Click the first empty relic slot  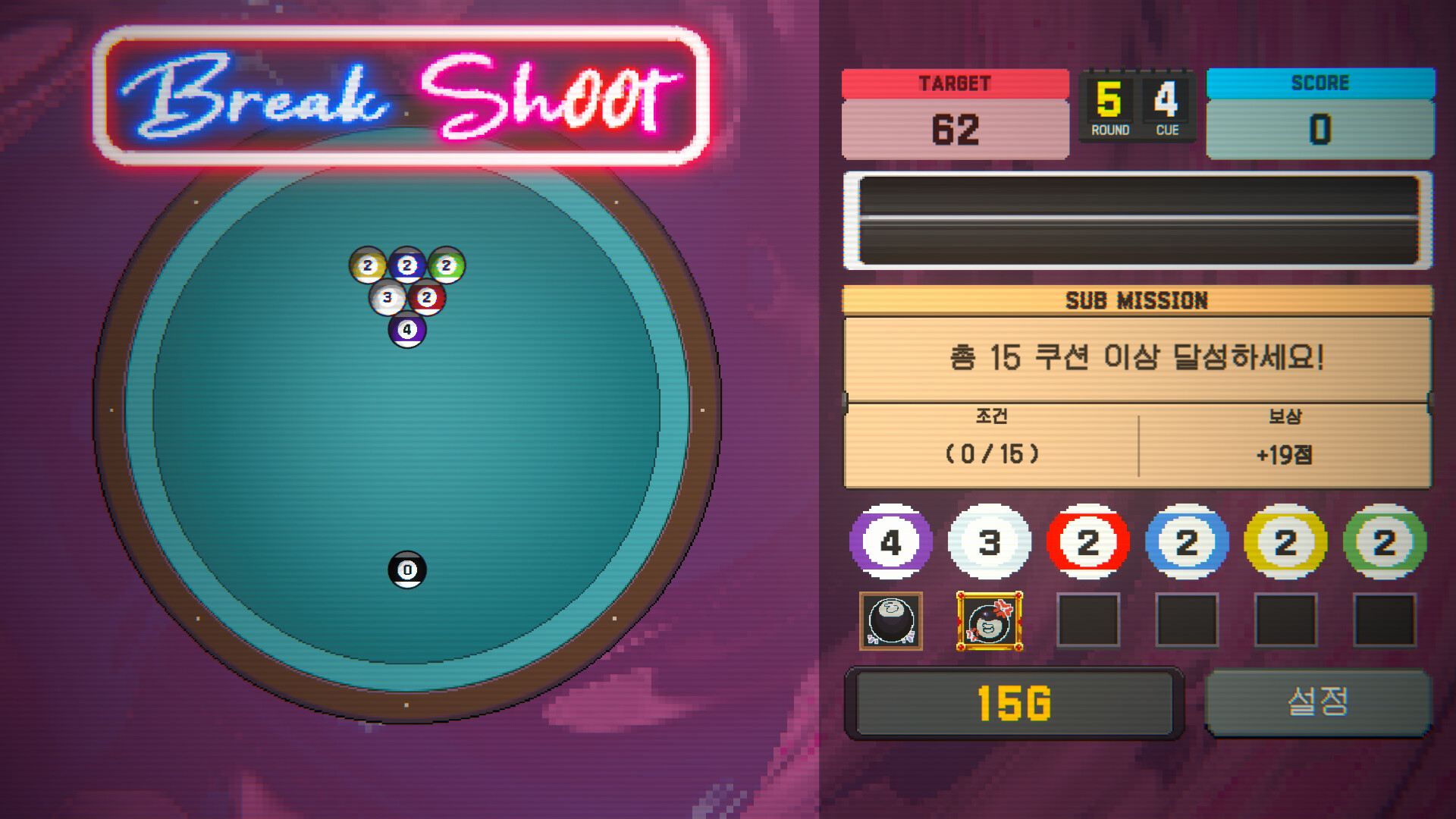point(1089,622)
